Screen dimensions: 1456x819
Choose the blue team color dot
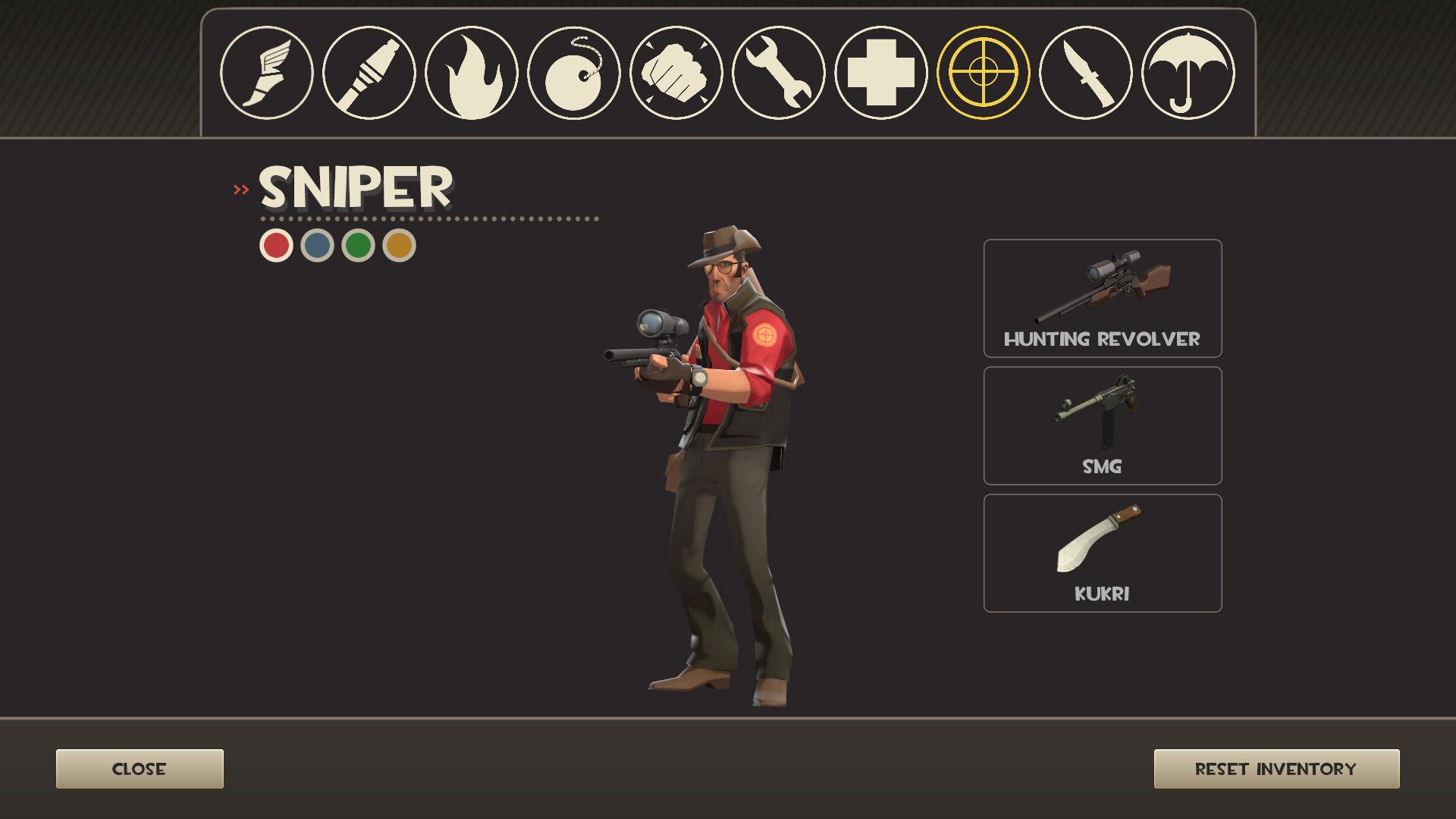(316, 244)
